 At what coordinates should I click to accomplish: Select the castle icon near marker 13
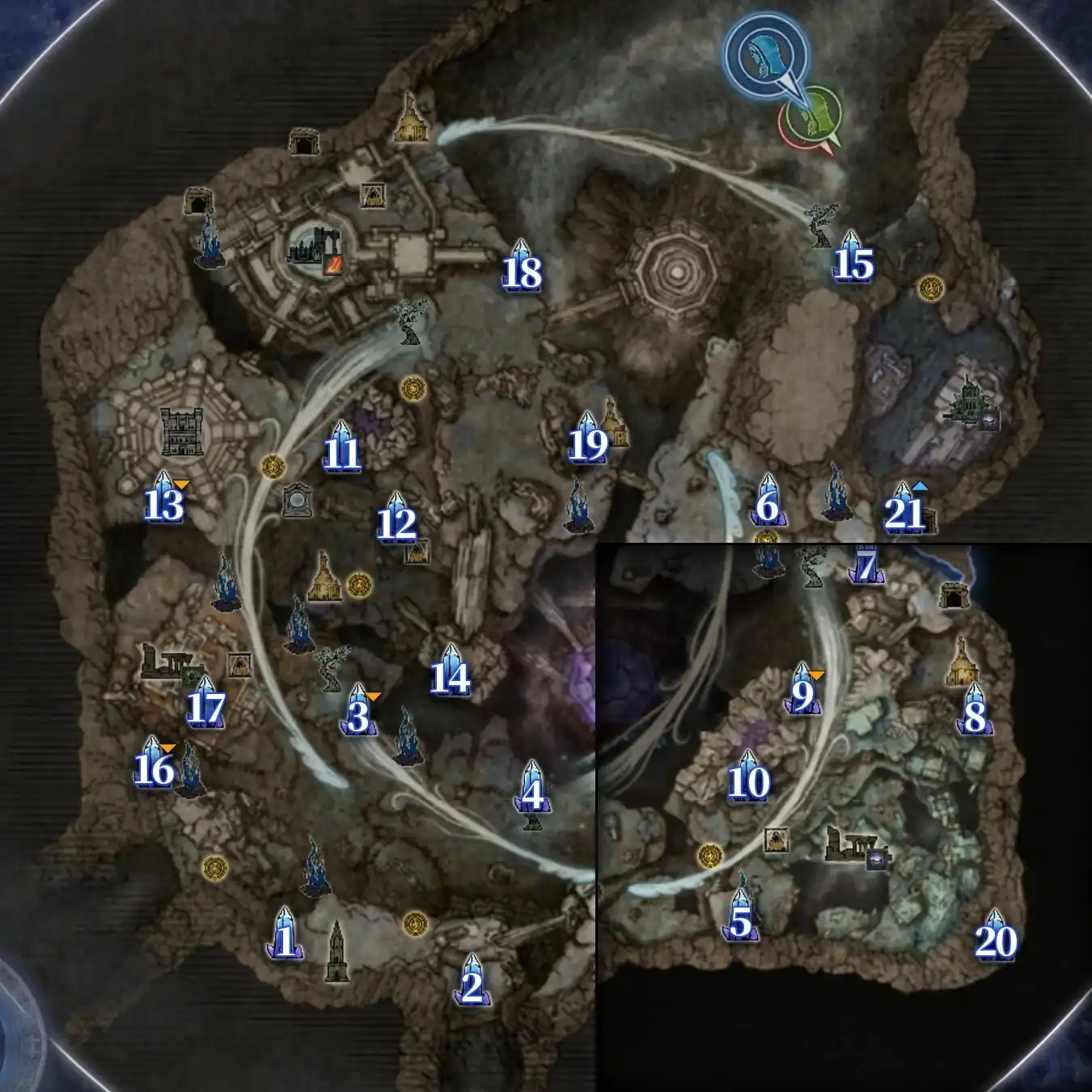pyautogui.click(x=182, y=431)
